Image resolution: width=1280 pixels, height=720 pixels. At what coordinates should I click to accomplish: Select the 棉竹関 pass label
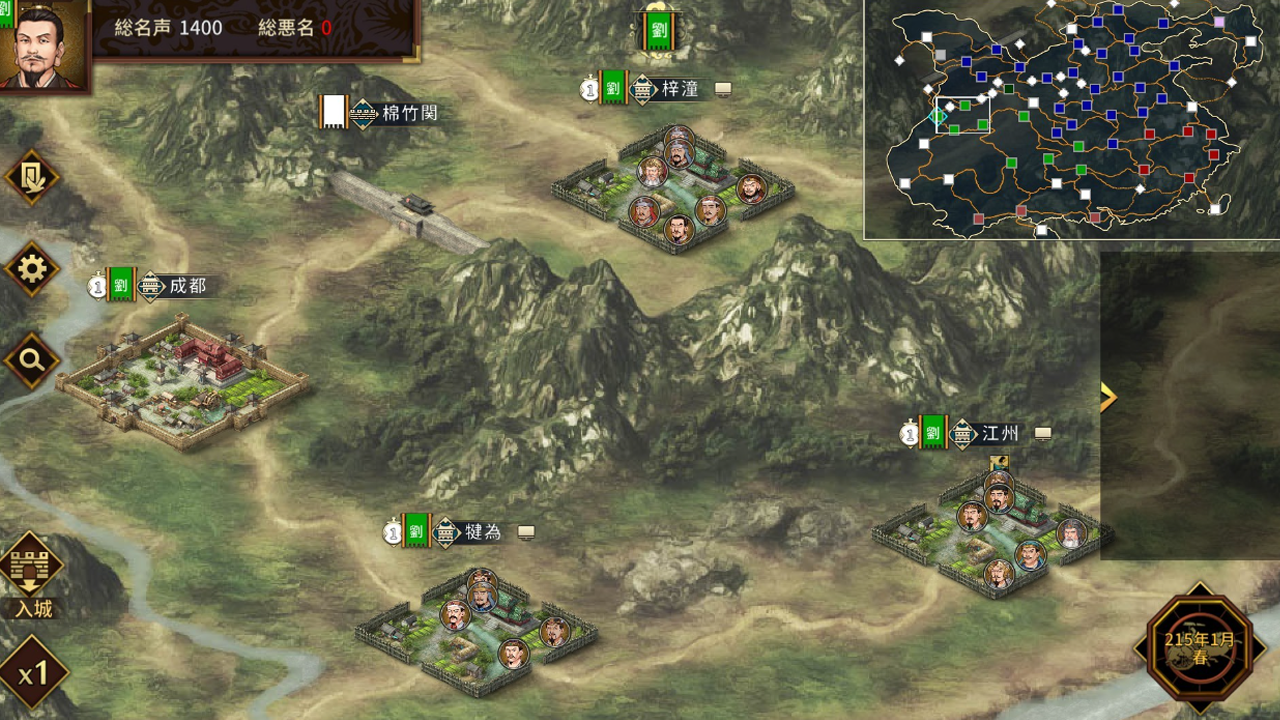pos(409,113)
